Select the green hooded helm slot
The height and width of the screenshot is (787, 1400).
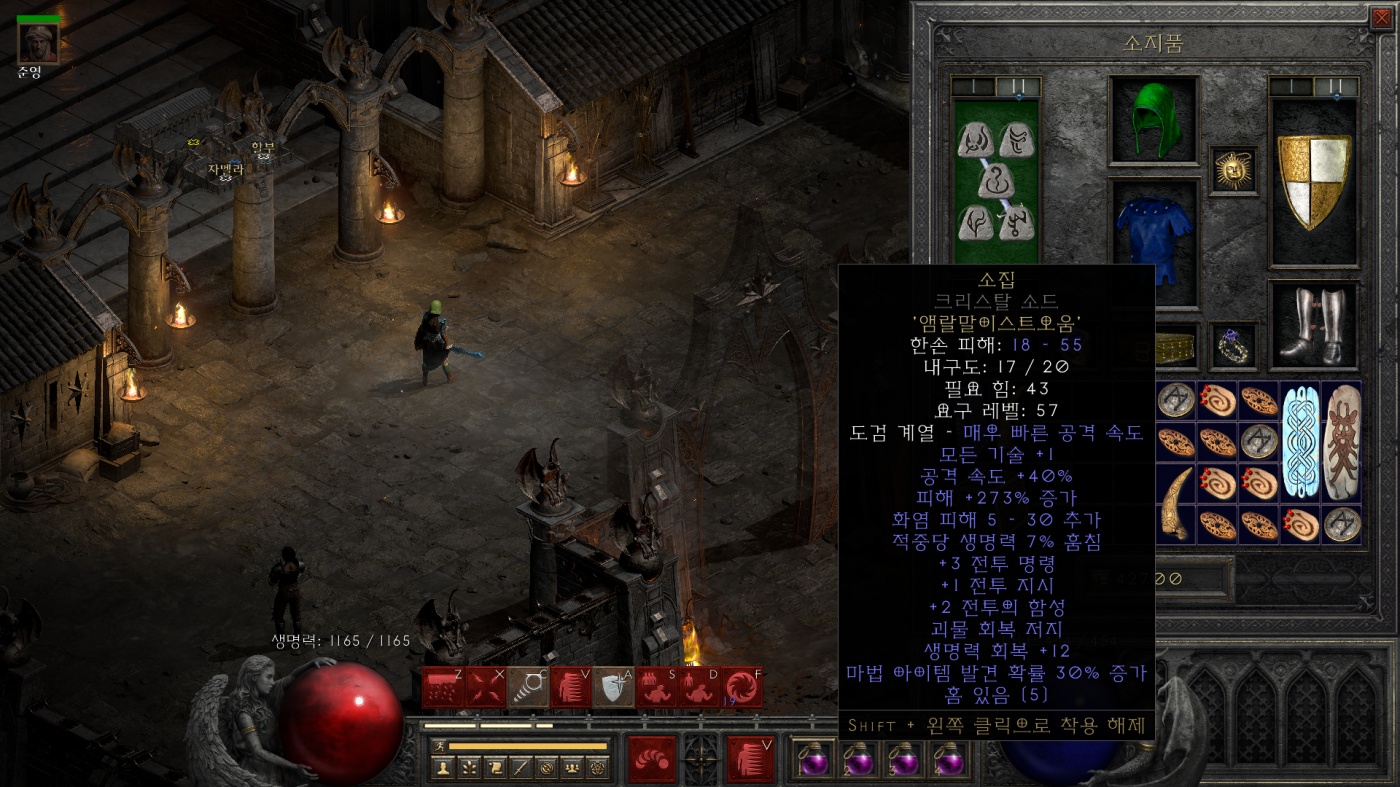click(x=1153, y=119)
